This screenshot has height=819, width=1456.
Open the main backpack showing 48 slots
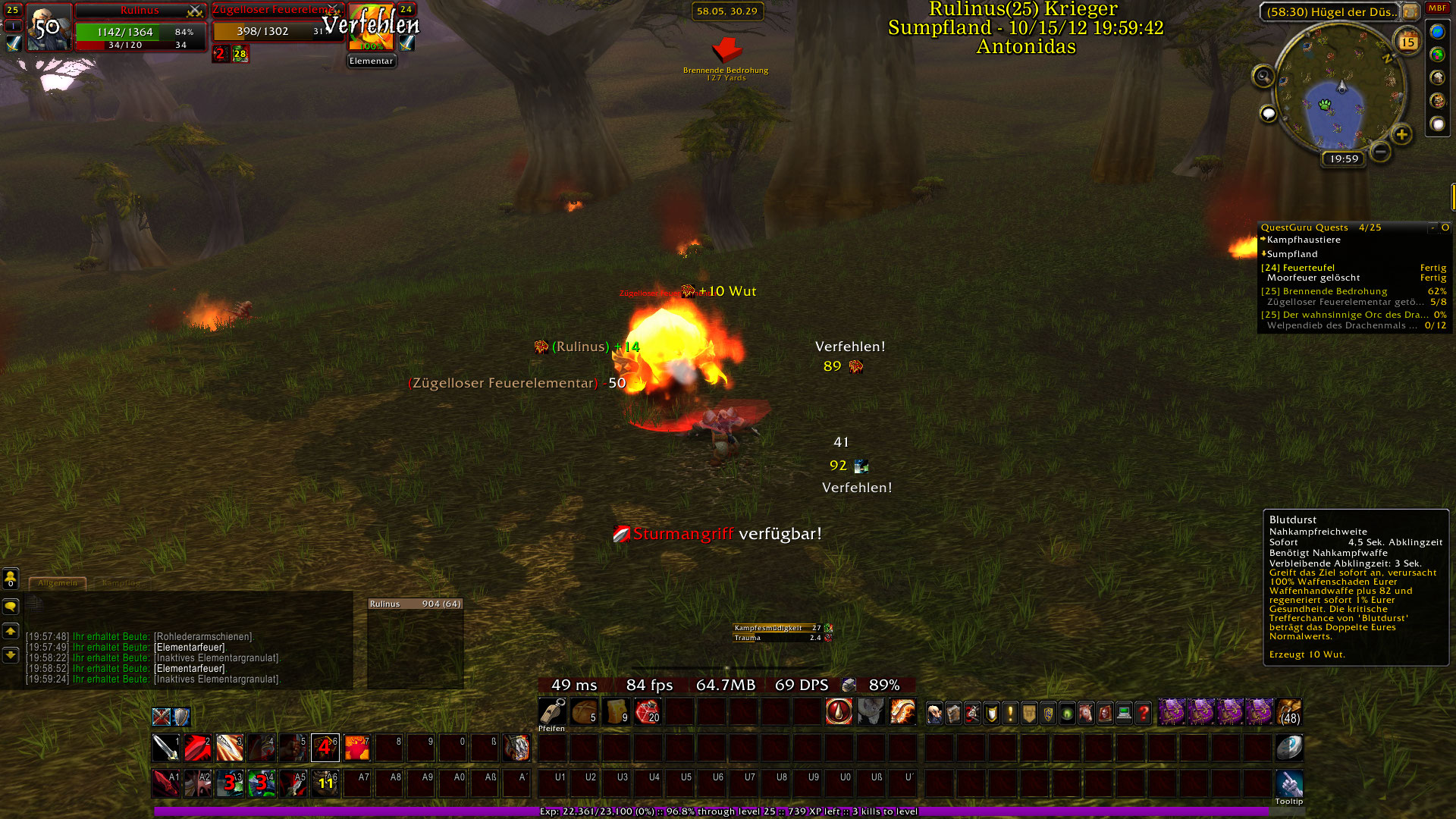coord(1289,711)
